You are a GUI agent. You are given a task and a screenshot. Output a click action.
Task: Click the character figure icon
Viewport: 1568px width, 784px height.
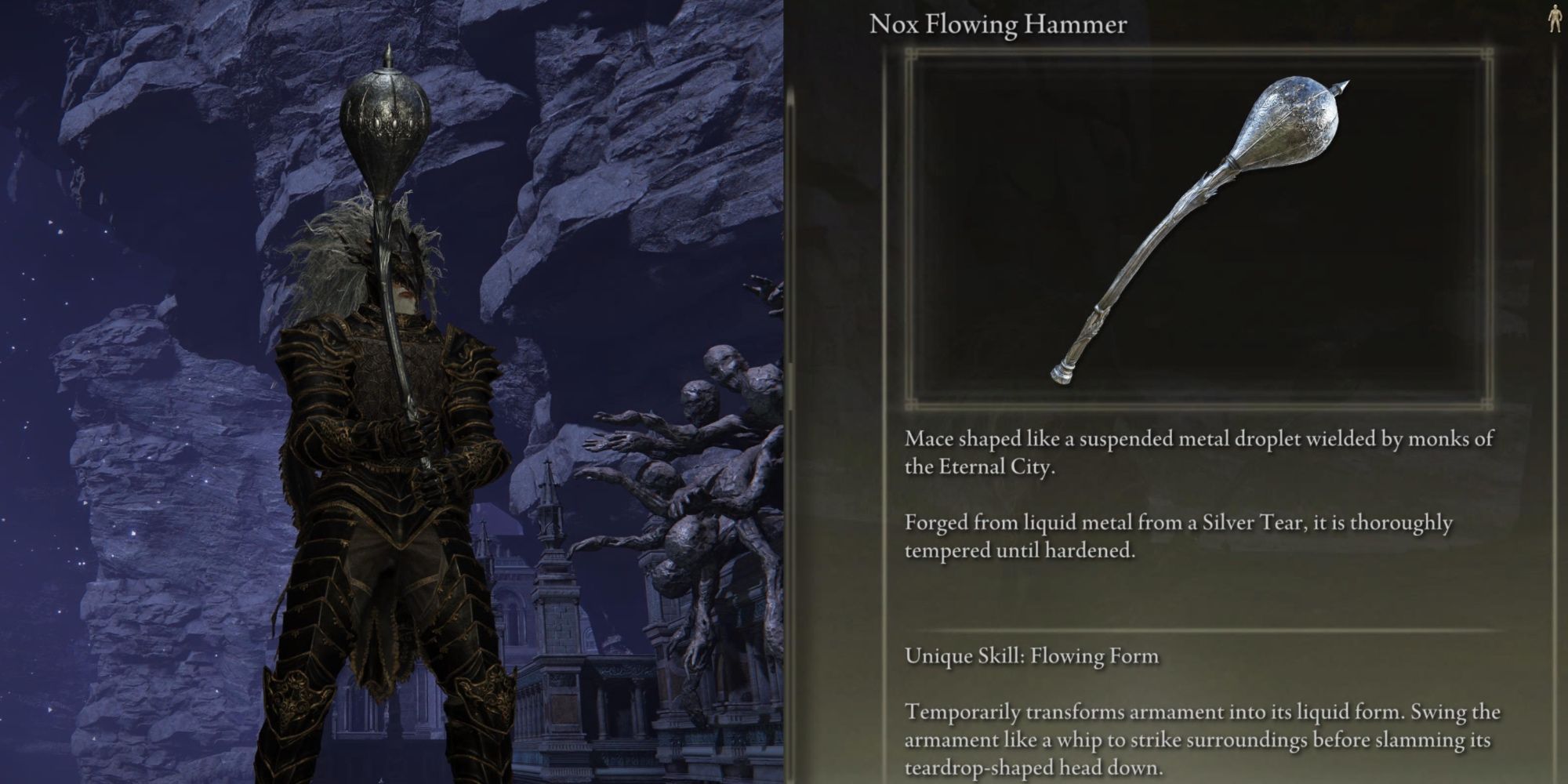point(1554,20)
